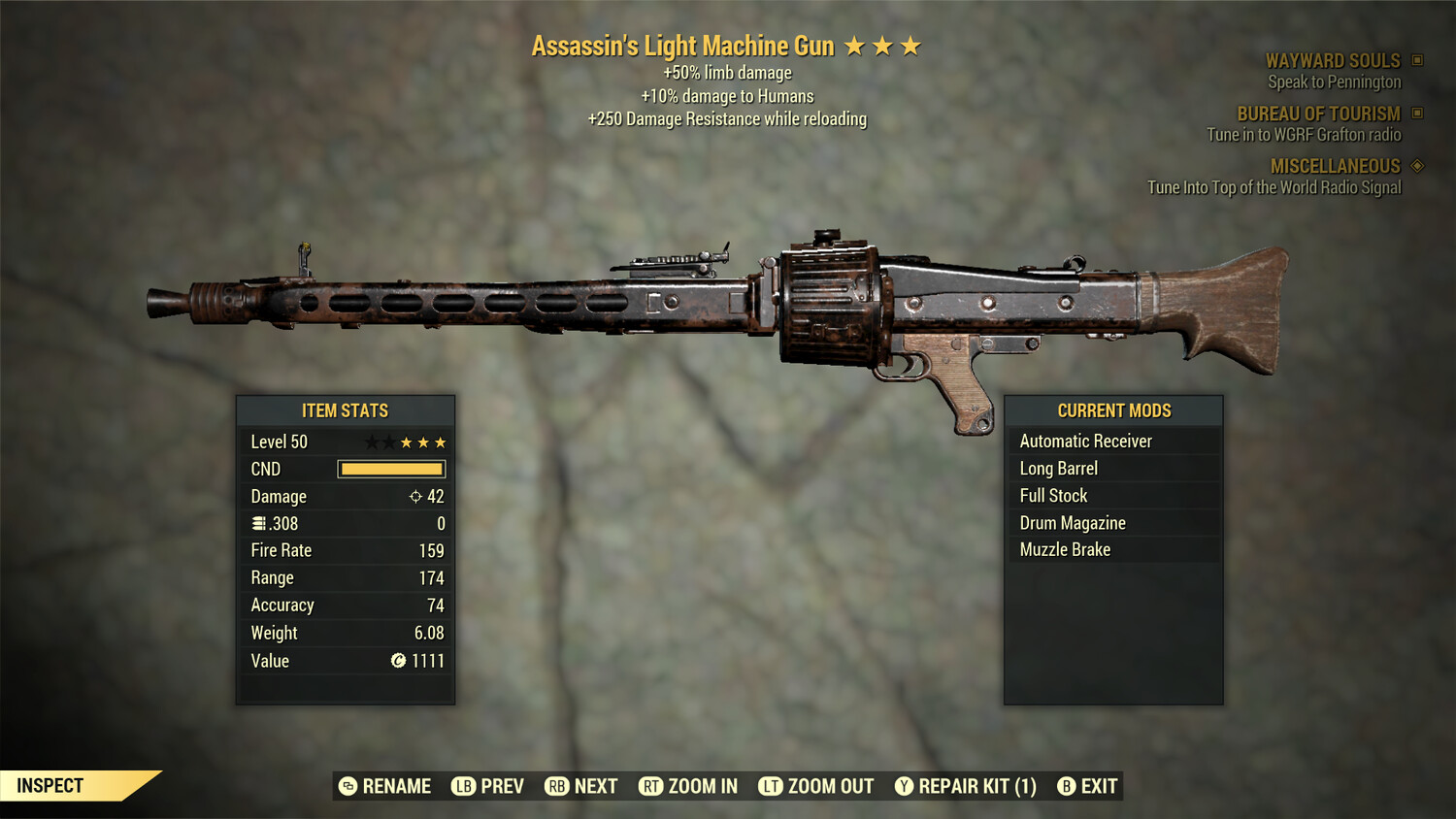
Task: Select ZOOM OUT from the bottom bar
Action: (x=830, y=786)
